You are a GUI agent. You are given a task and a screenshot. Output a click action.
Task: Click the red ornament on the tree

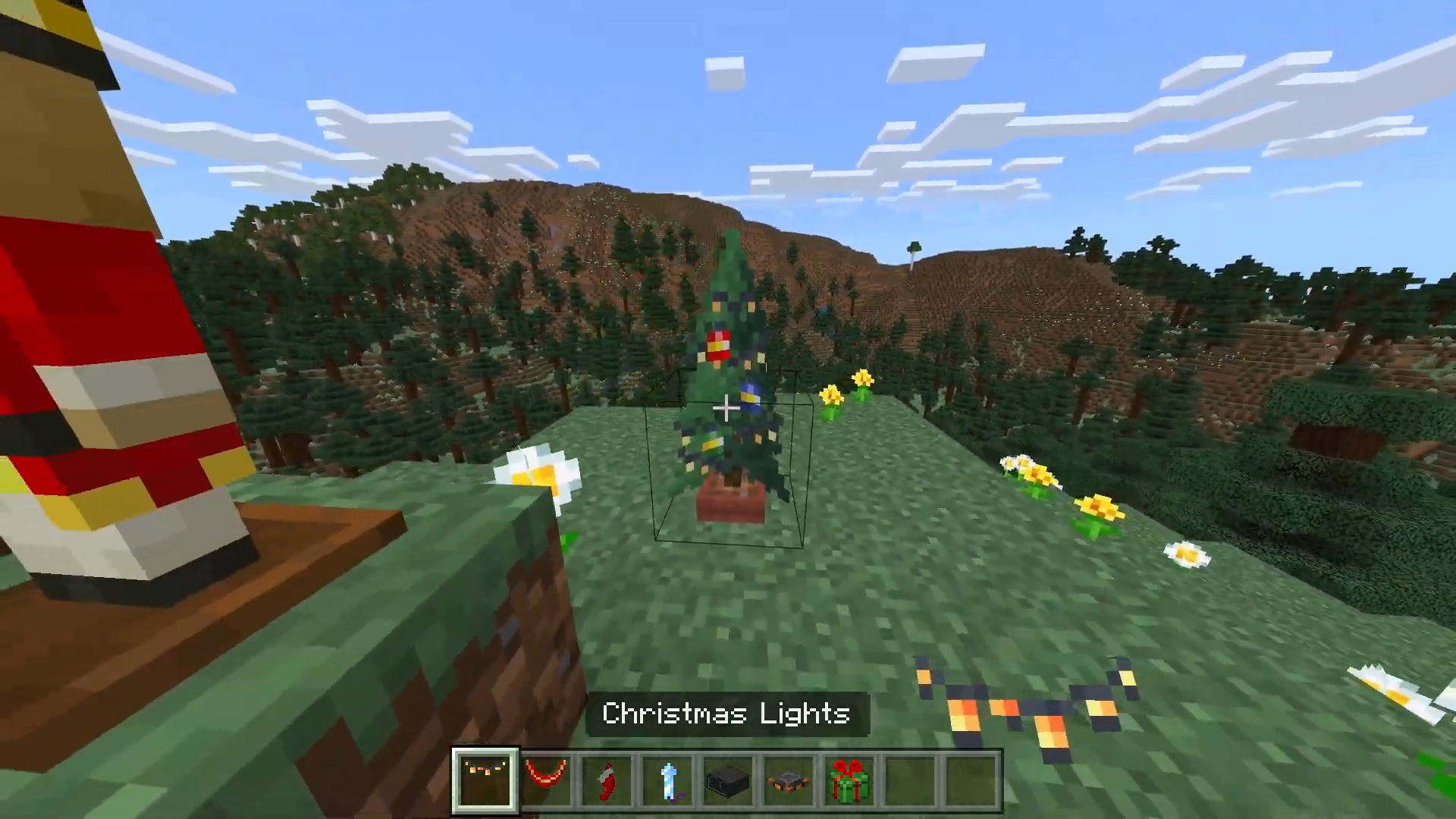coord(719,346)
